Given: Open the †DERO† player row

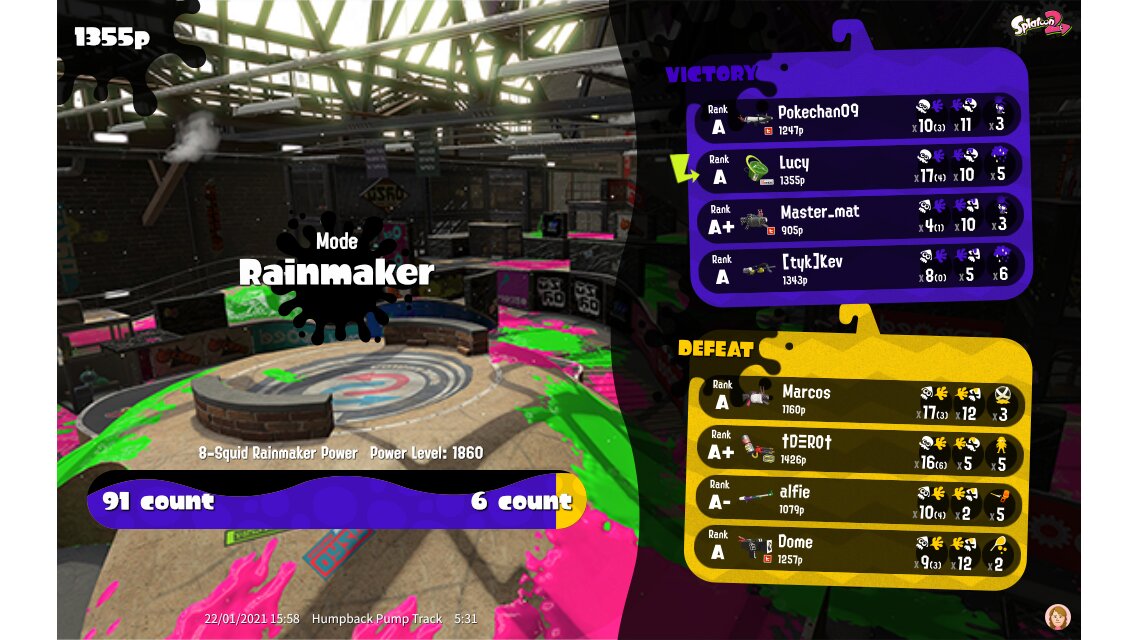Looking at the screenshot, I should pos(858,450).
